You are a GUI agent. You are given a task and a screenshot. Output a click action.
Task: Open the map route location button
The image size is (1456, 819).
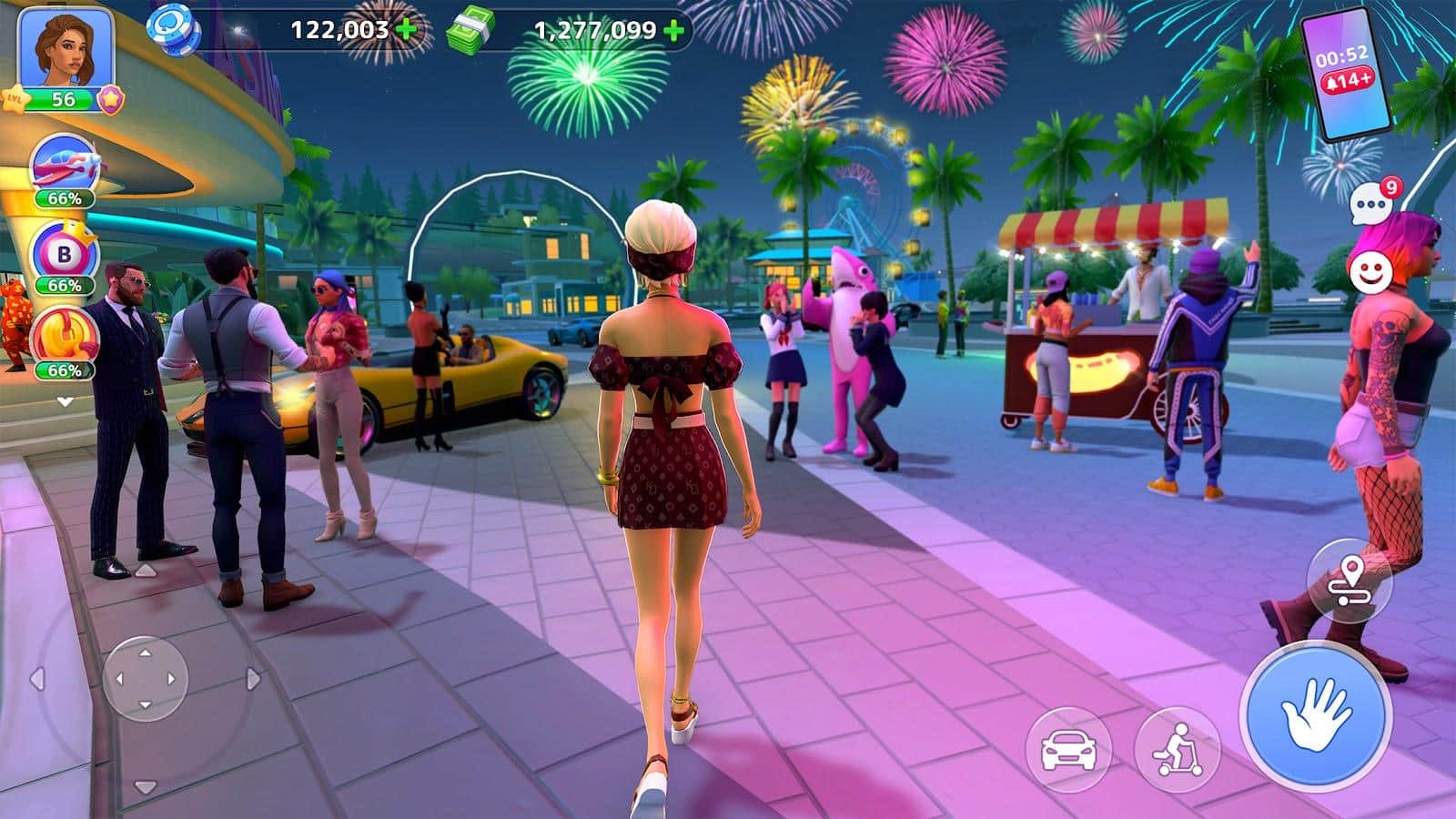point(1349,581)
